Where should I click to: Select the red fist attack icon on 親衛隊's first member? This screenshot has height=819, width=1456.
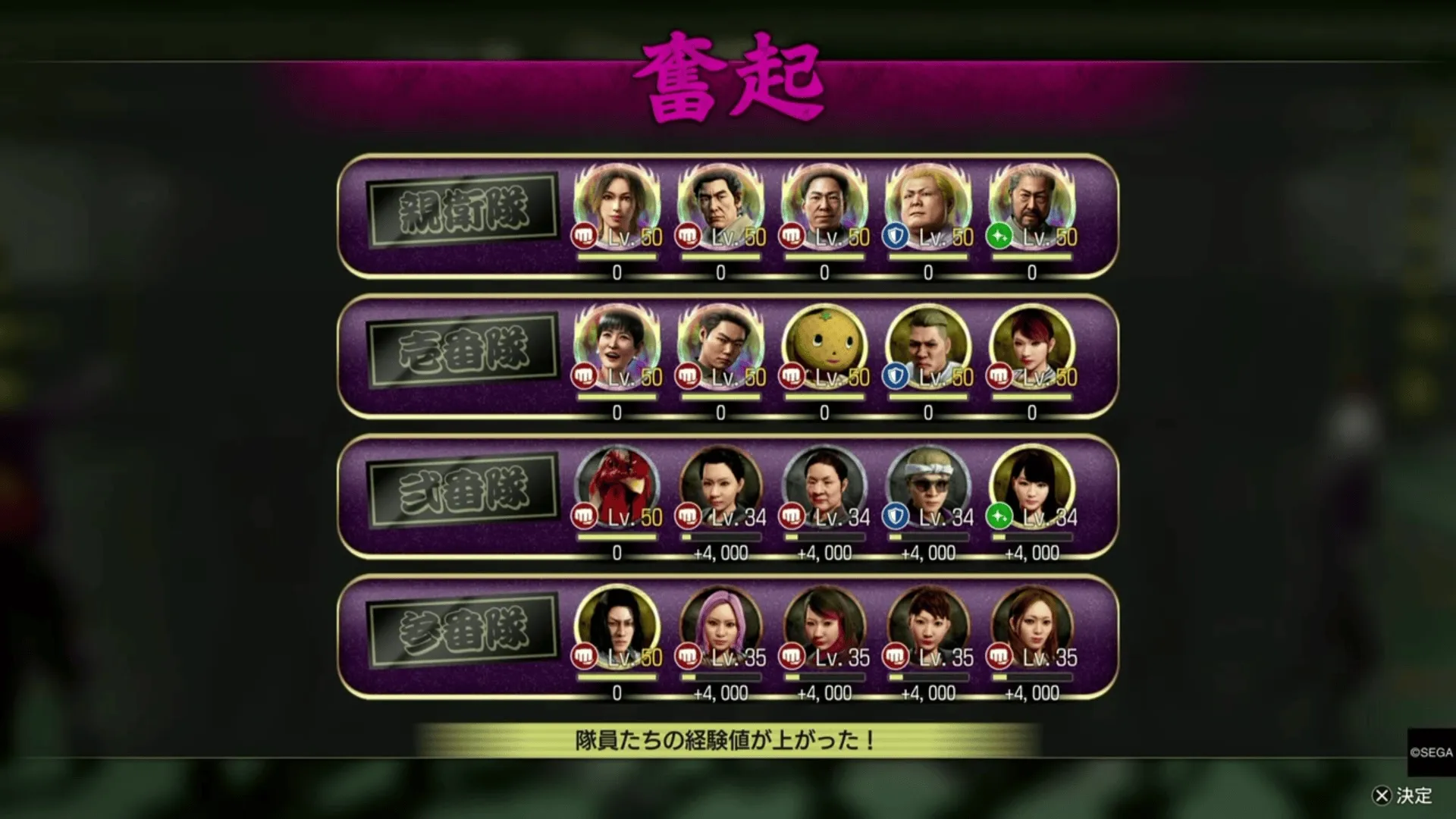(x=582, y=237)
